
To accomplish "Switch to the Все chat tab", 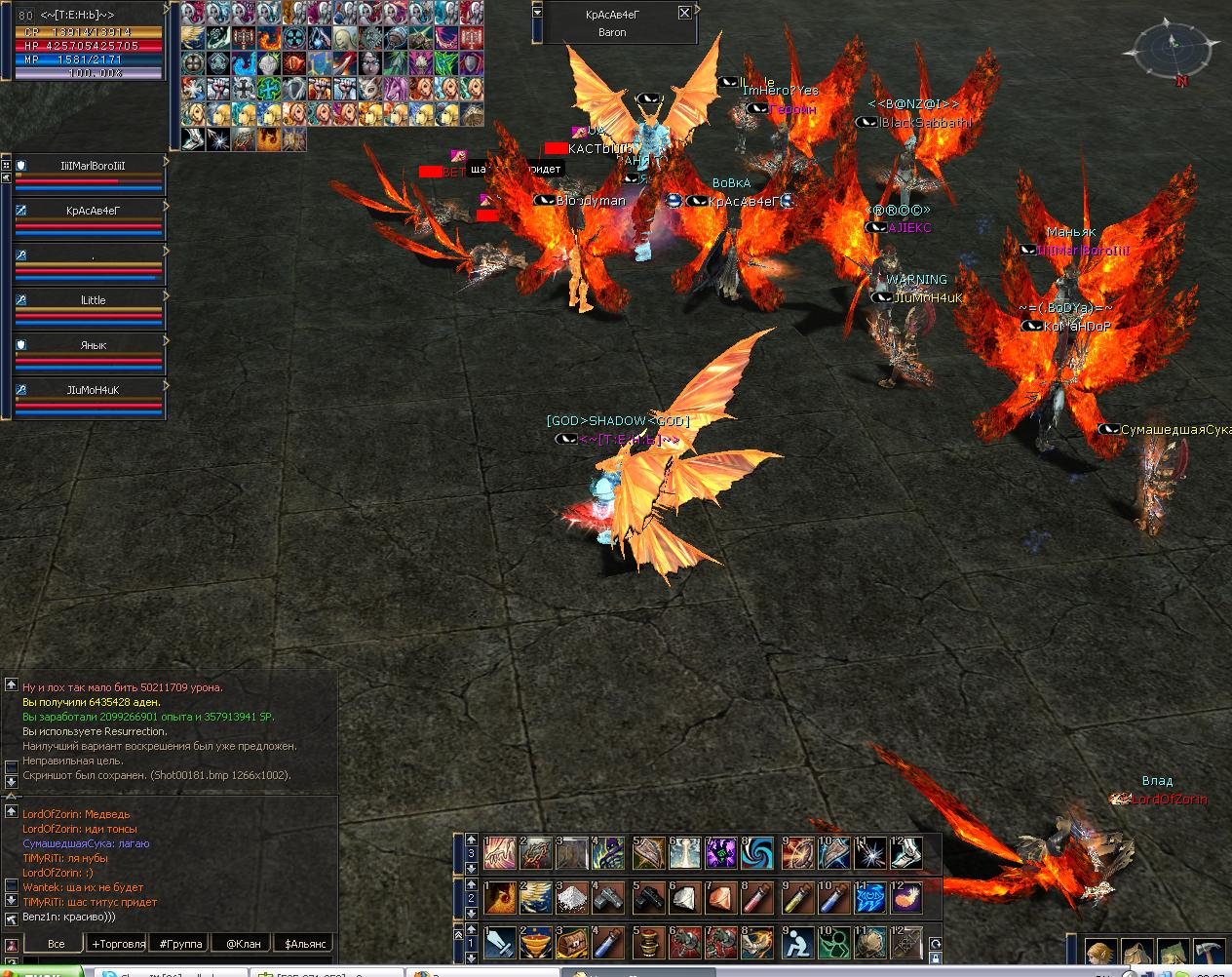I will tap(56, 944).
